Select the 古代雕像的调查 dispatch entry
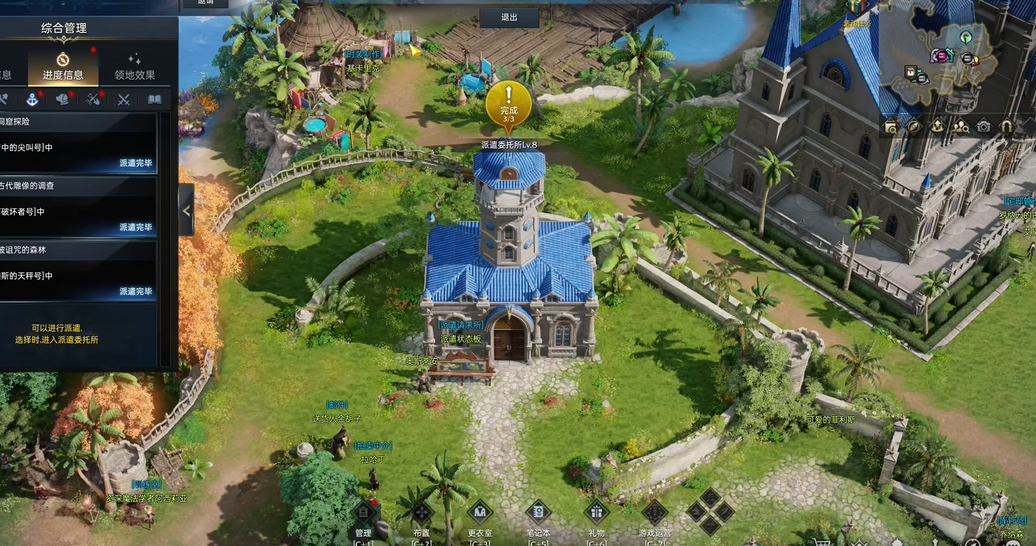The width and height of the screenshot is (1036, 546). pyautogui.click(x=80, y=204)
